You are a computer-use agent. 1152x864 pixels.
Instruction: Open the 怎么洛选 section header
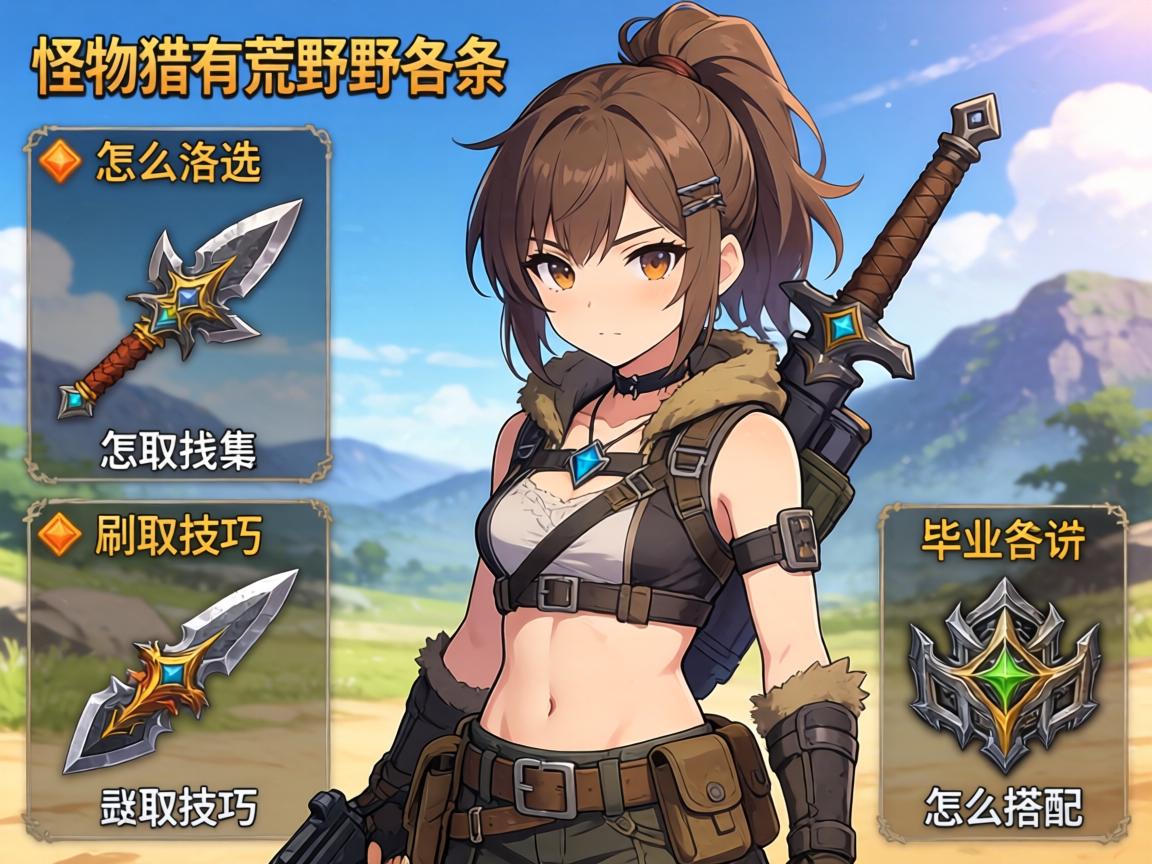[178, 164]
